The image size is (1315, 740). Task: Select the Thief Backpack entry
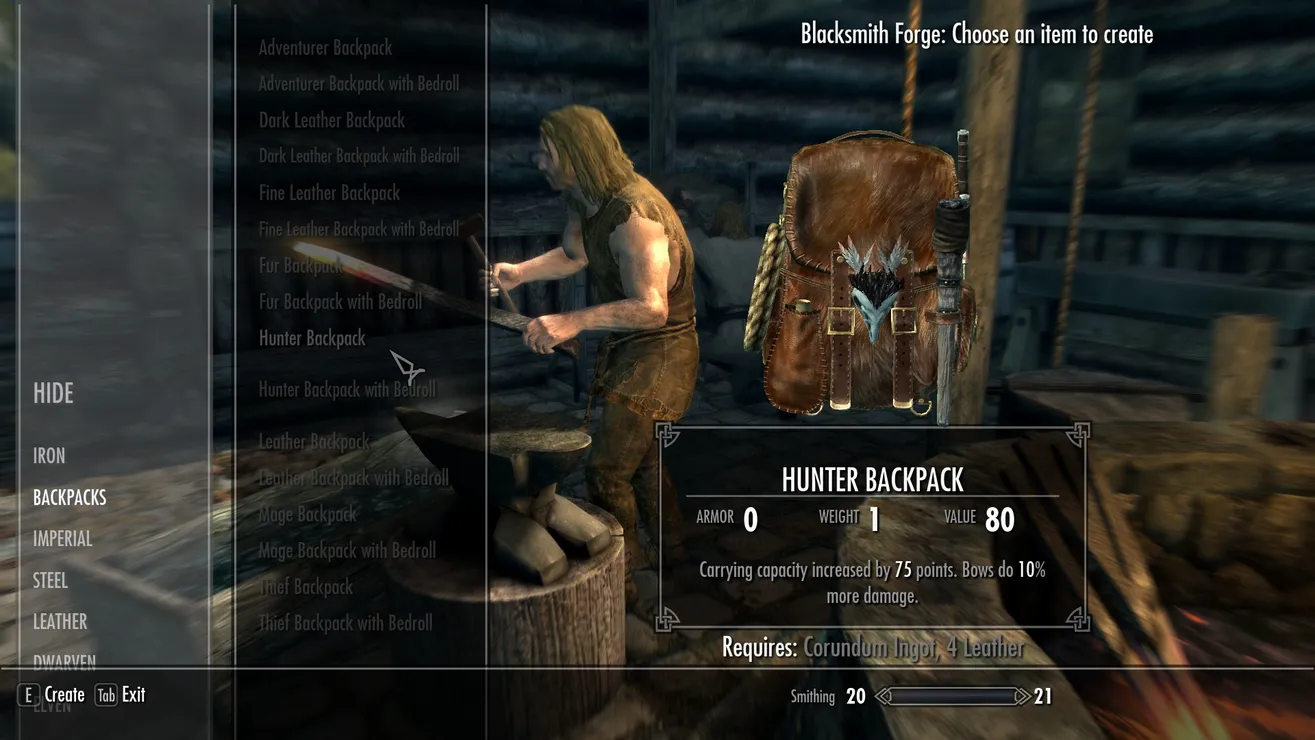tap(305, 587)
